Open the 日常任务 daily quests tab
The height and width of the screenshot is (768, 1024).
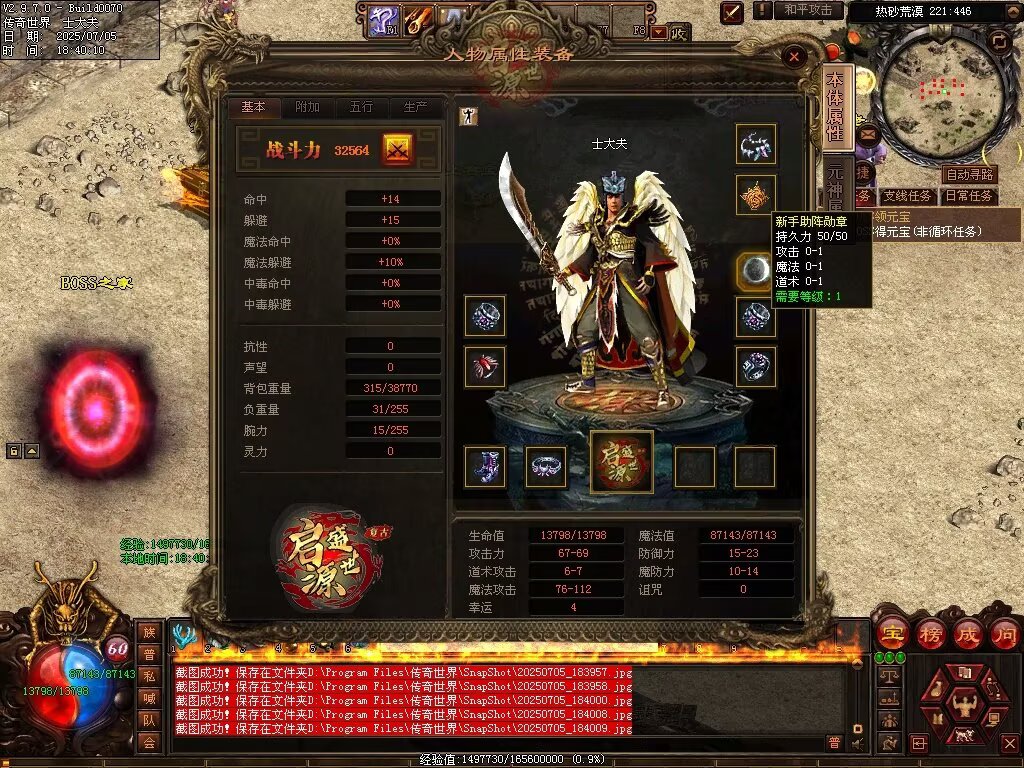tap(969, 196)
